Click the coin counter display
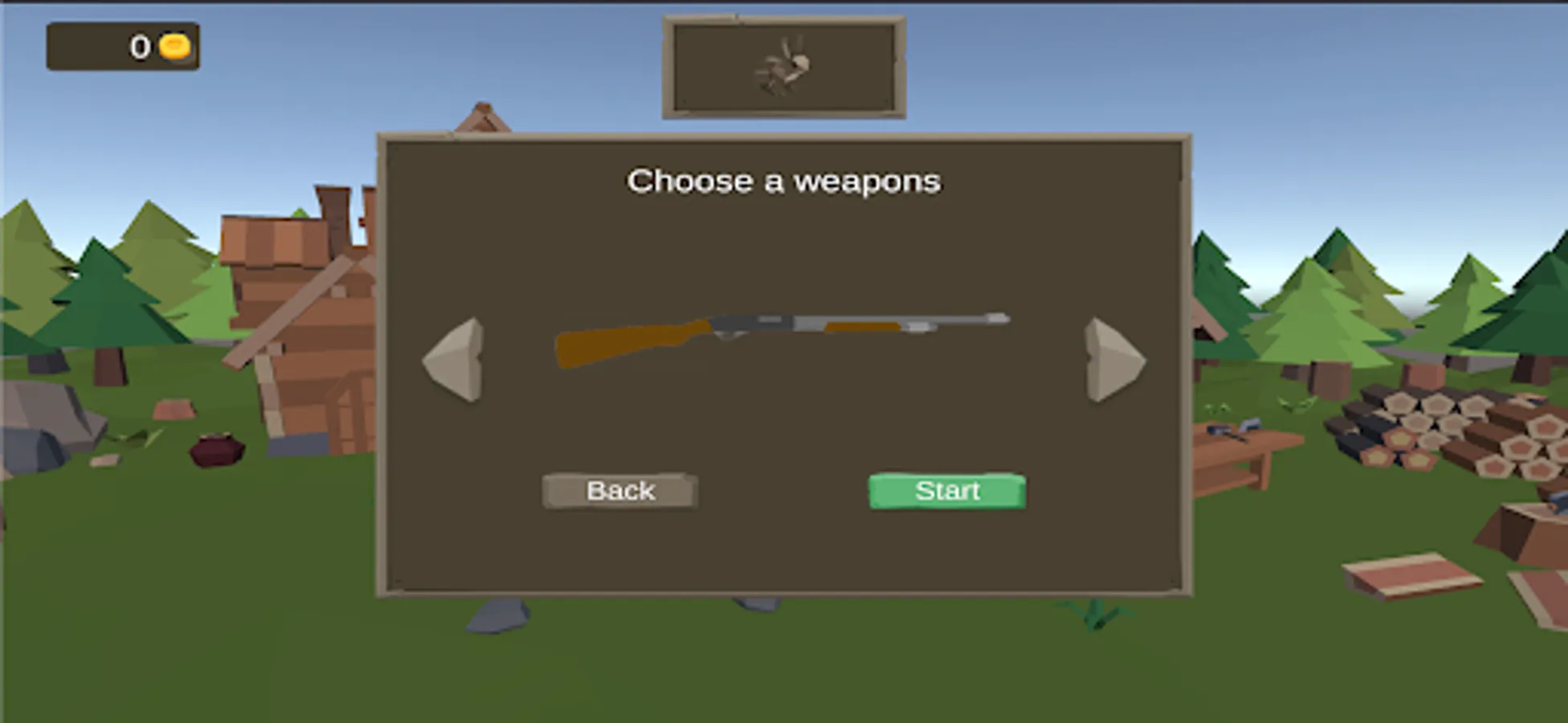 click(124, 46)
